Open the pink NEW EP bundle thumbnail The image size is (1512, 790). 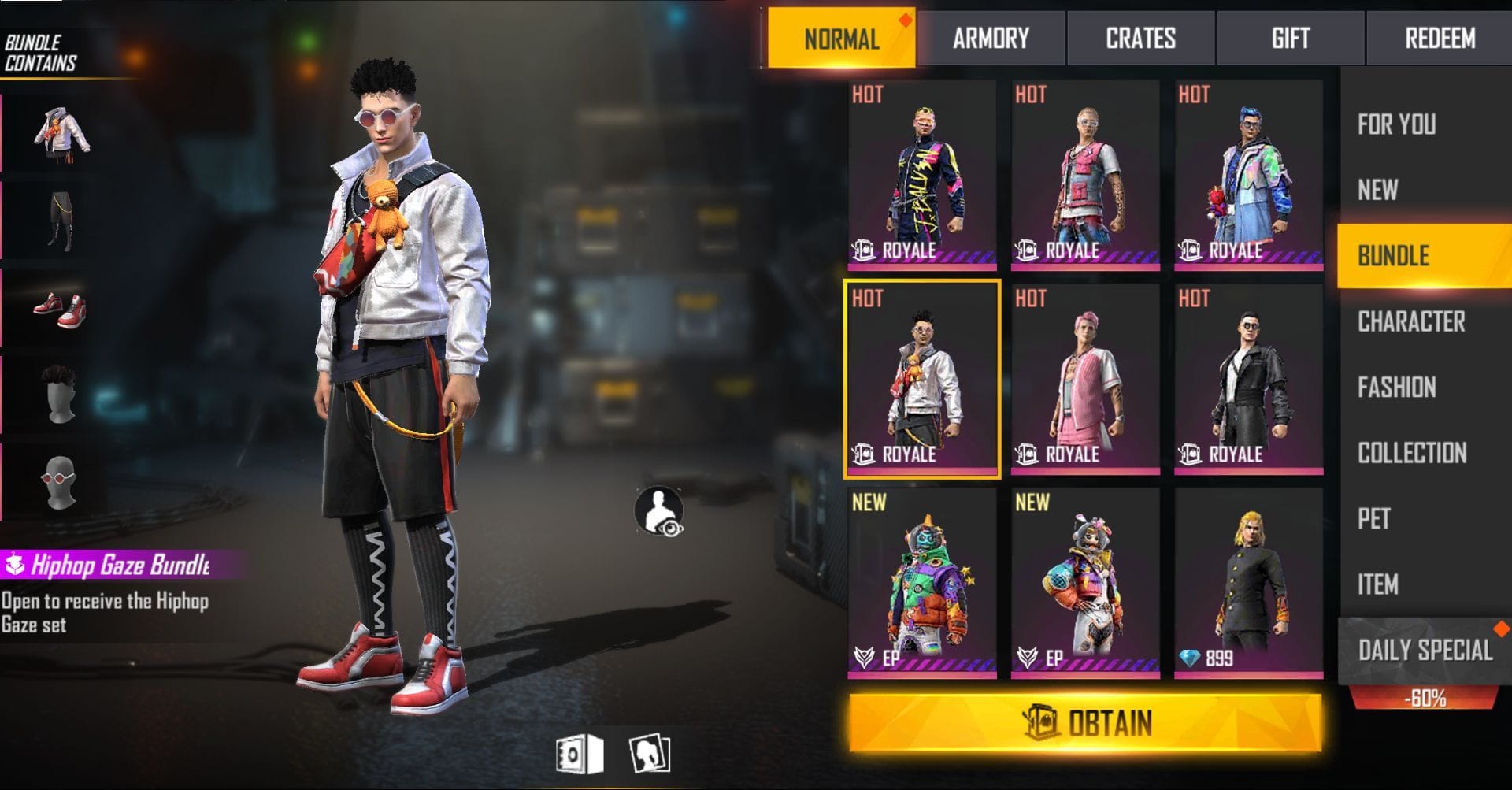1087,583
